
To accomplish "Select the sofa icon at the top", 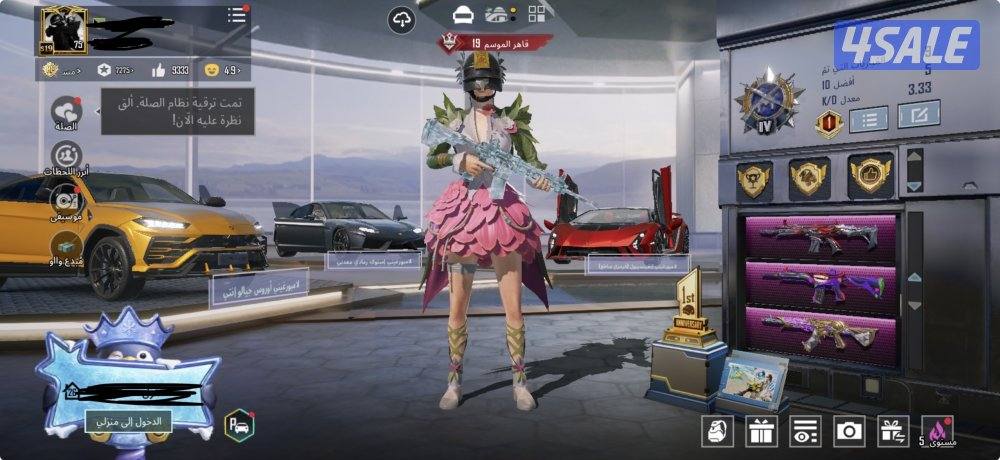I will coord(461,15).
